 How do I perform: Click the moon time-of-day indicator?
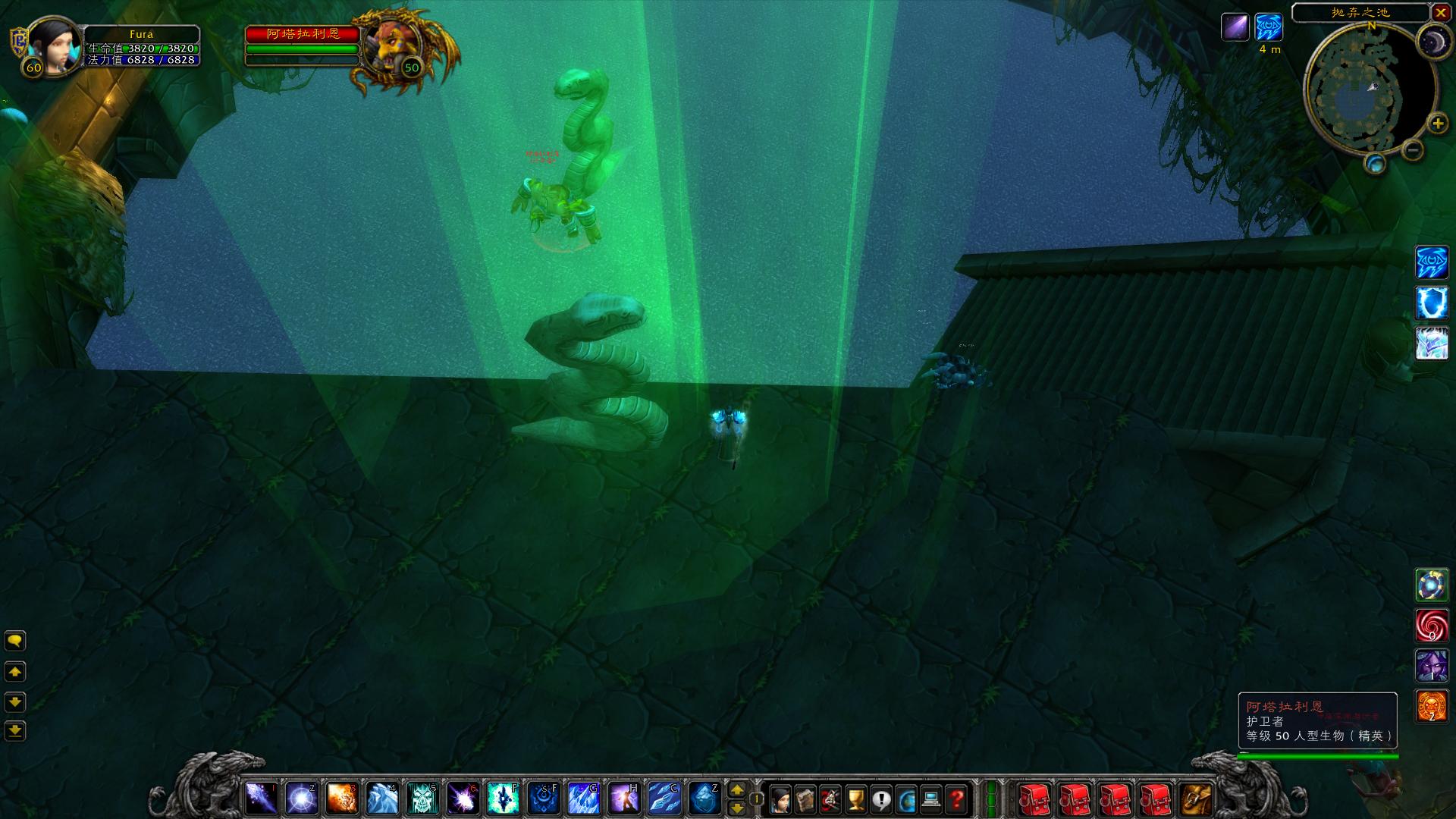1434,40
